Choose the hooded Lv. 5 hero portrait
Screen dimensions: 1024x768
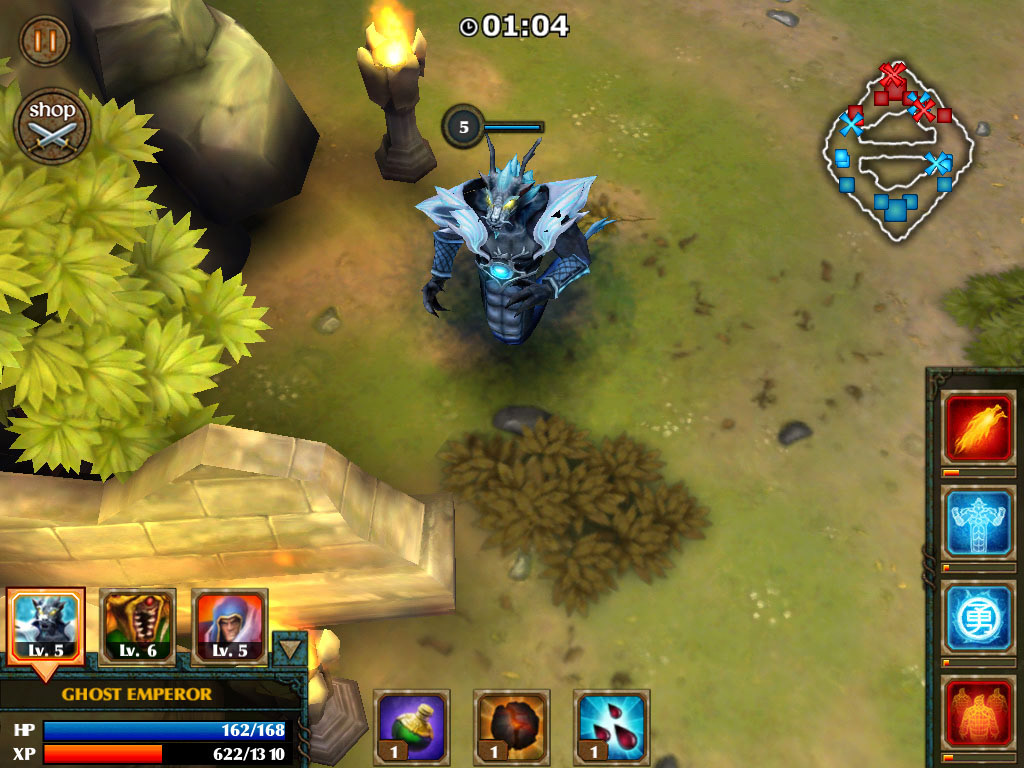[x=229, y=626]
